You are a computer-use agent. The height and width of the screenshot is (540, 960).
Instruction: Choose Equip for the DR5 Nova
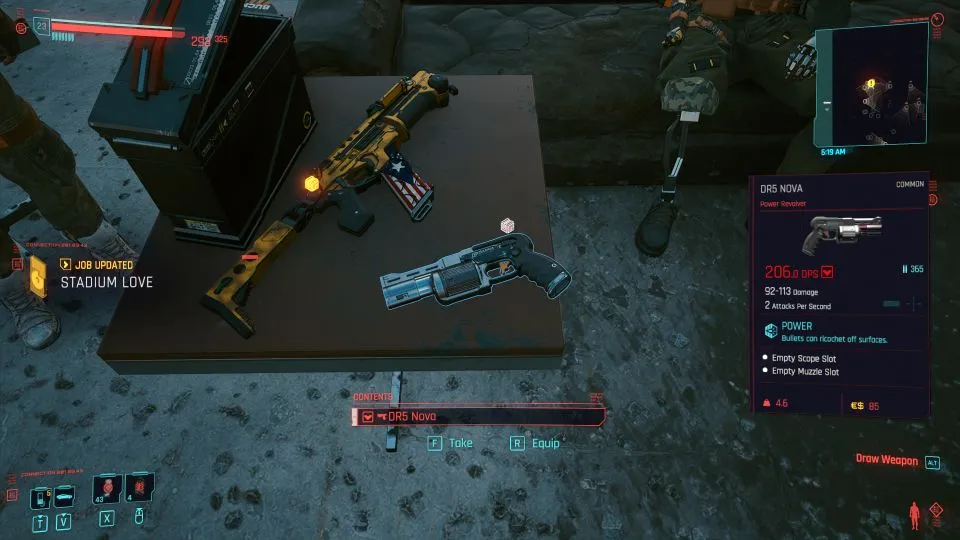(535, 443)
